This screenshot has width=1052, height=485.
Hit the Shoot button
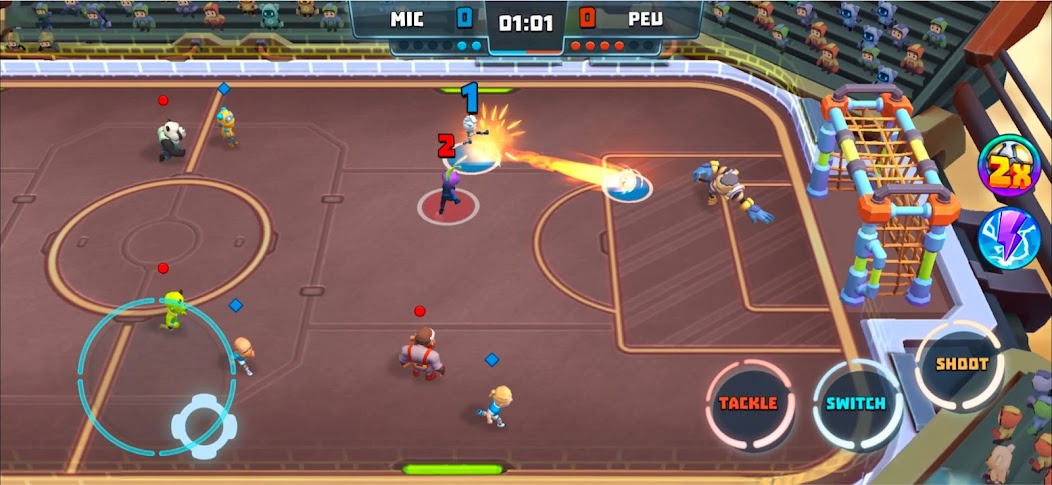pos(961,365)
